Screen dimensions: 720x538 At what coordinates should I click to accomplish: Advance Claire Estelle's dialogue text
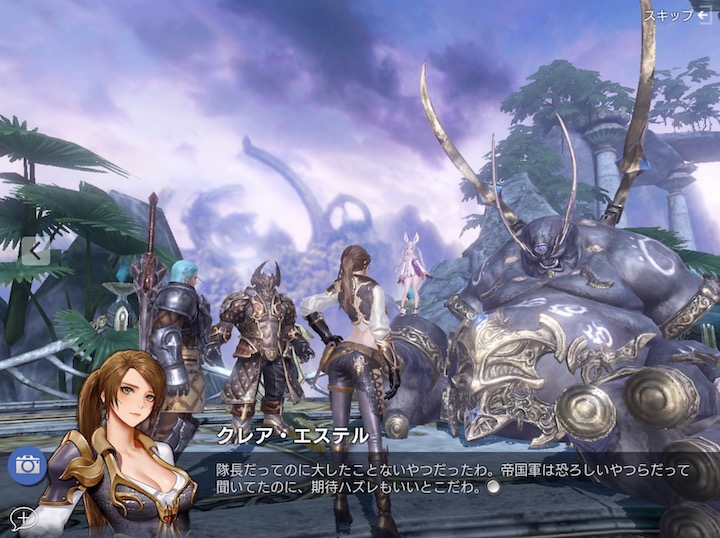491,487
